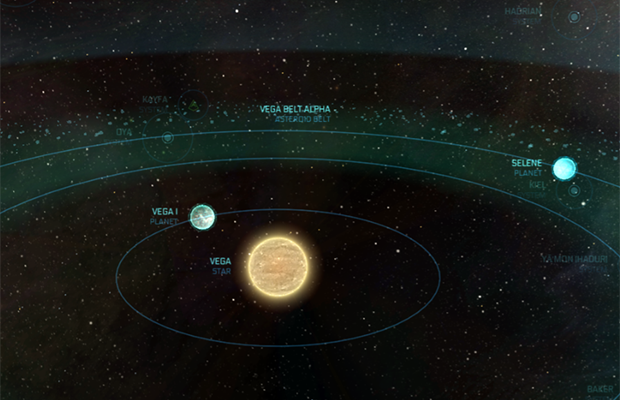Viewport: 620px width, 400px height.
Task: Select the Vega I planet marker
Action: (x=202, y=216)
